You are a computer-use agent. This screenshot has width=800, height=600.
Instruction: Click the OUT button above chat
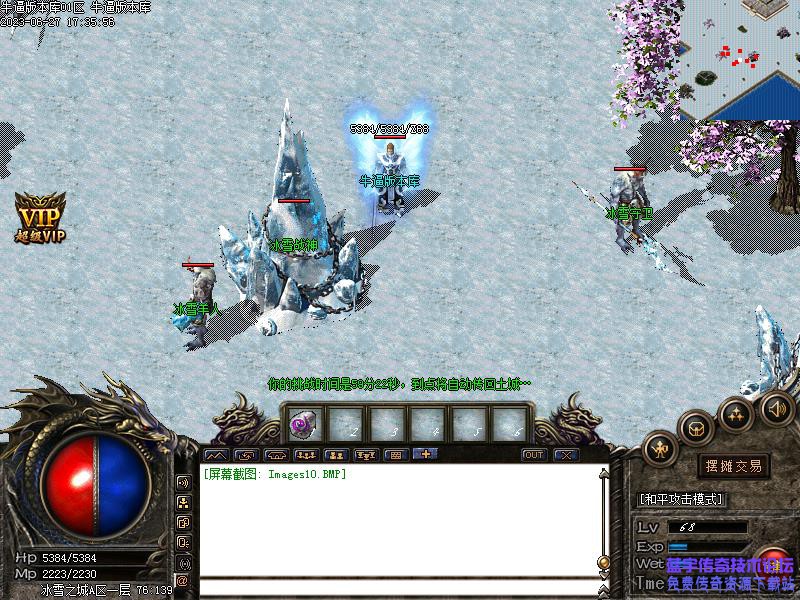pos(534,455)
